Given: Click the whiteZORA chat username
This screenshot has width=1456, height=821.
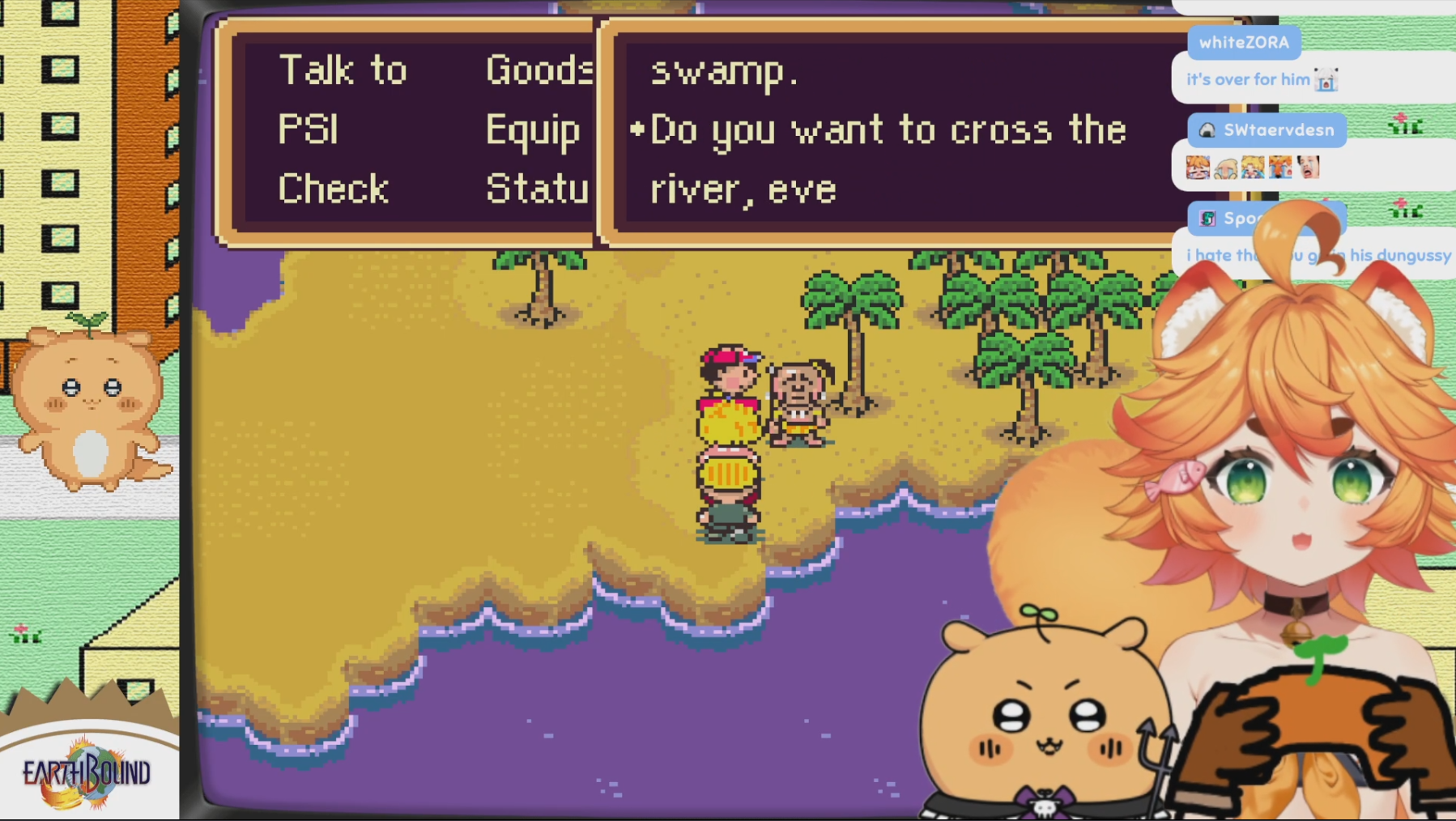Looking at the screenshot, I should click(x=1244, y=42).
